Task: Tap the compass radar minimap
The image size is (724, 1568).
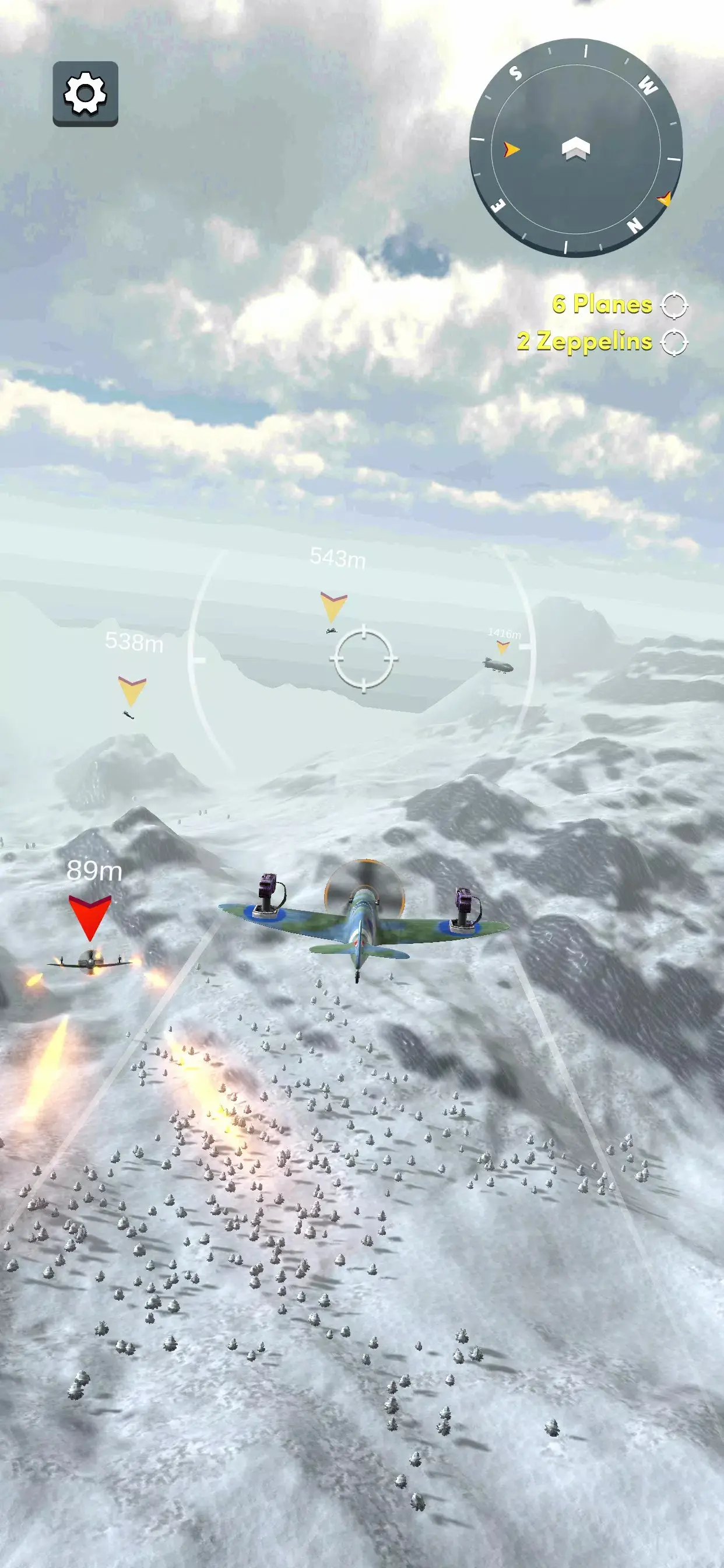Action: (x=575, y=148)
